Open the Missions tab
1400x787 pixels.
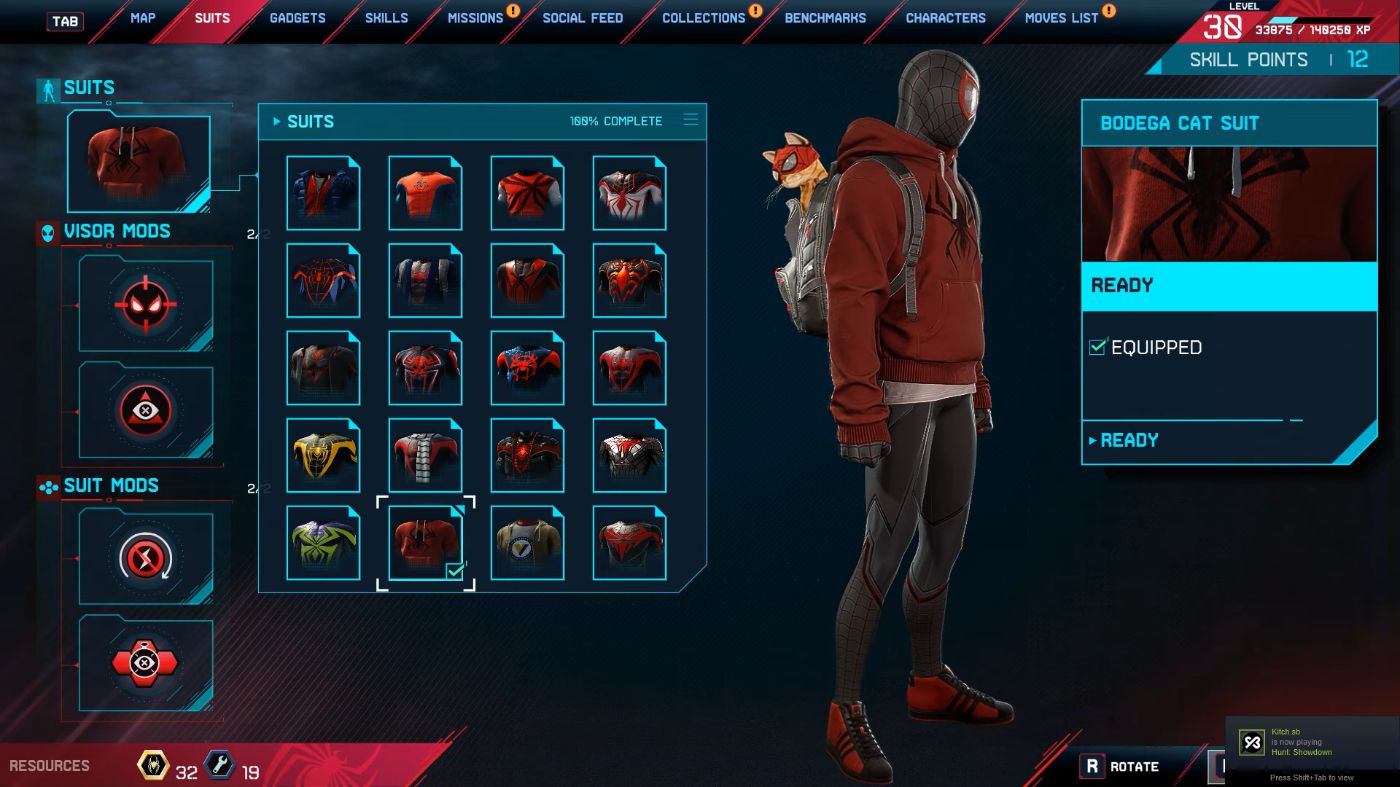click(475, 18)
